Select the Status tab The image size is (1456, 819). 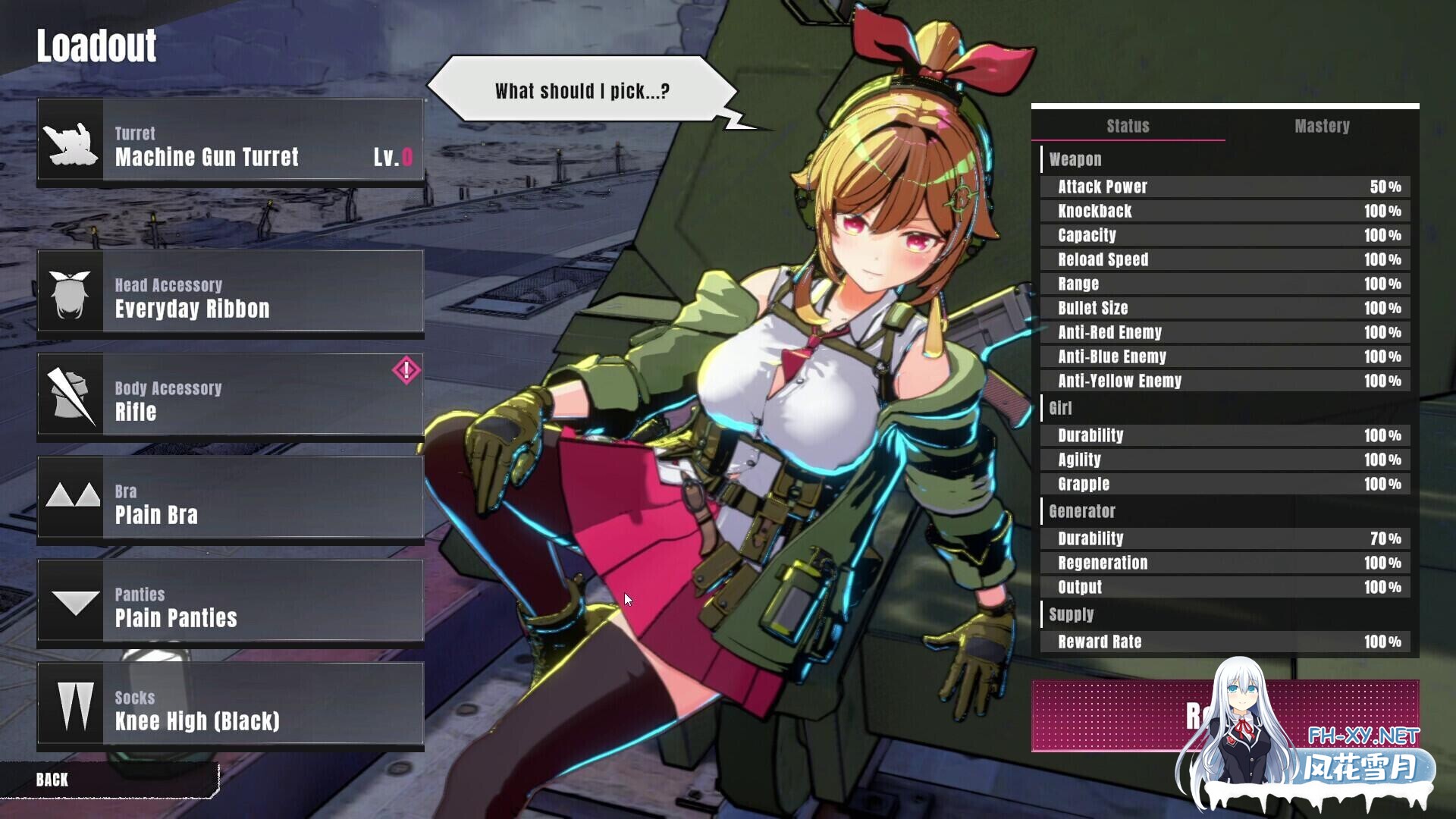click(1128, 127)
